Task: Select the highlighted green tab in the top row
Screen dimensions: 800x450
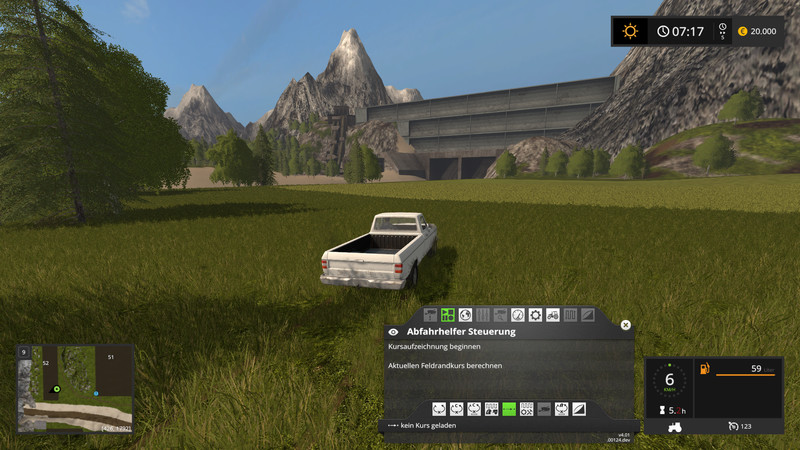Action: pyautogui.click(x=448, y=315)
